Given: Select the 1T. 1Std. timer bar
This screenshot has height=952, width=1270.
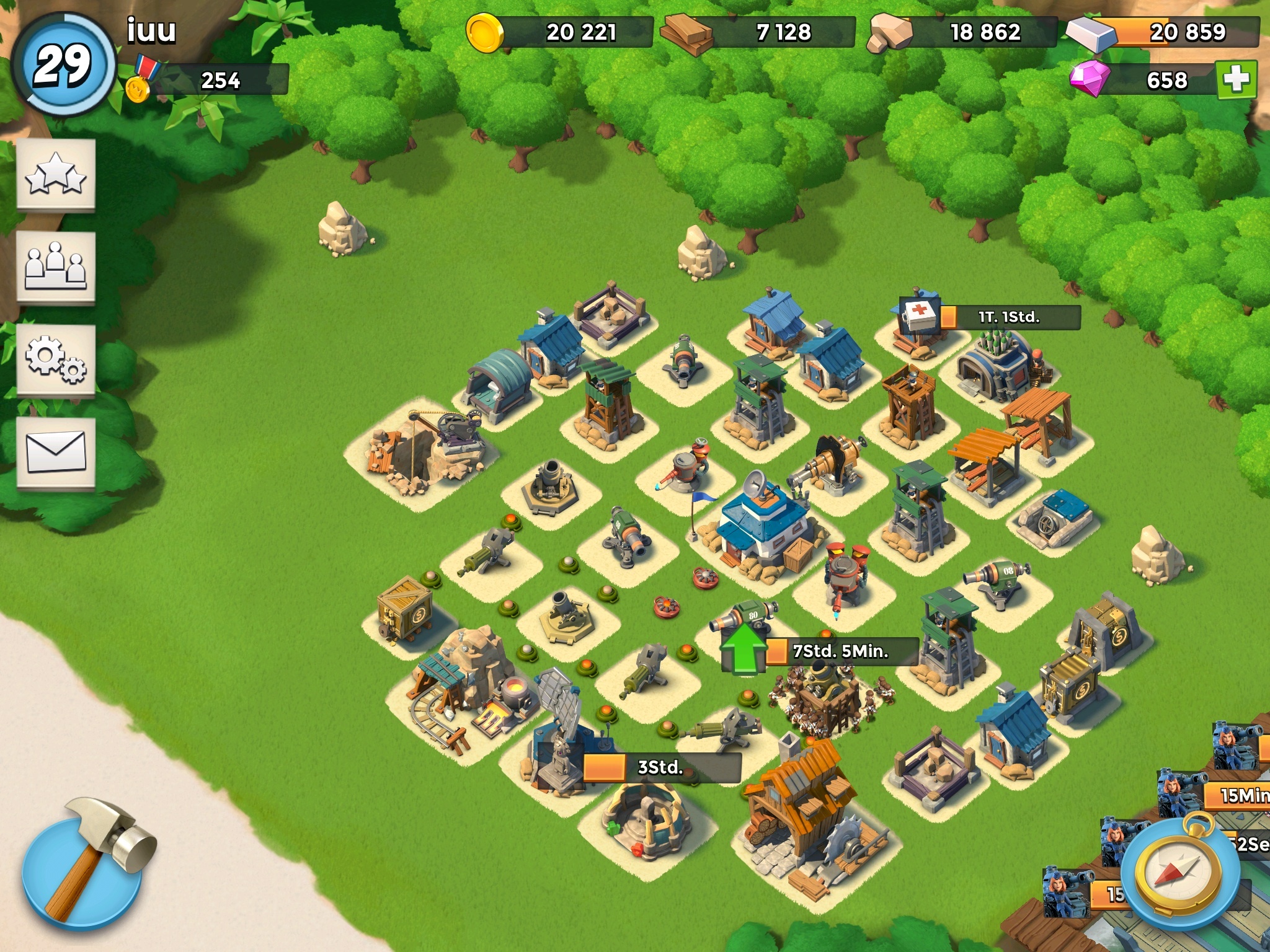Looking at the screenshot, I should tap(1009, 317).
